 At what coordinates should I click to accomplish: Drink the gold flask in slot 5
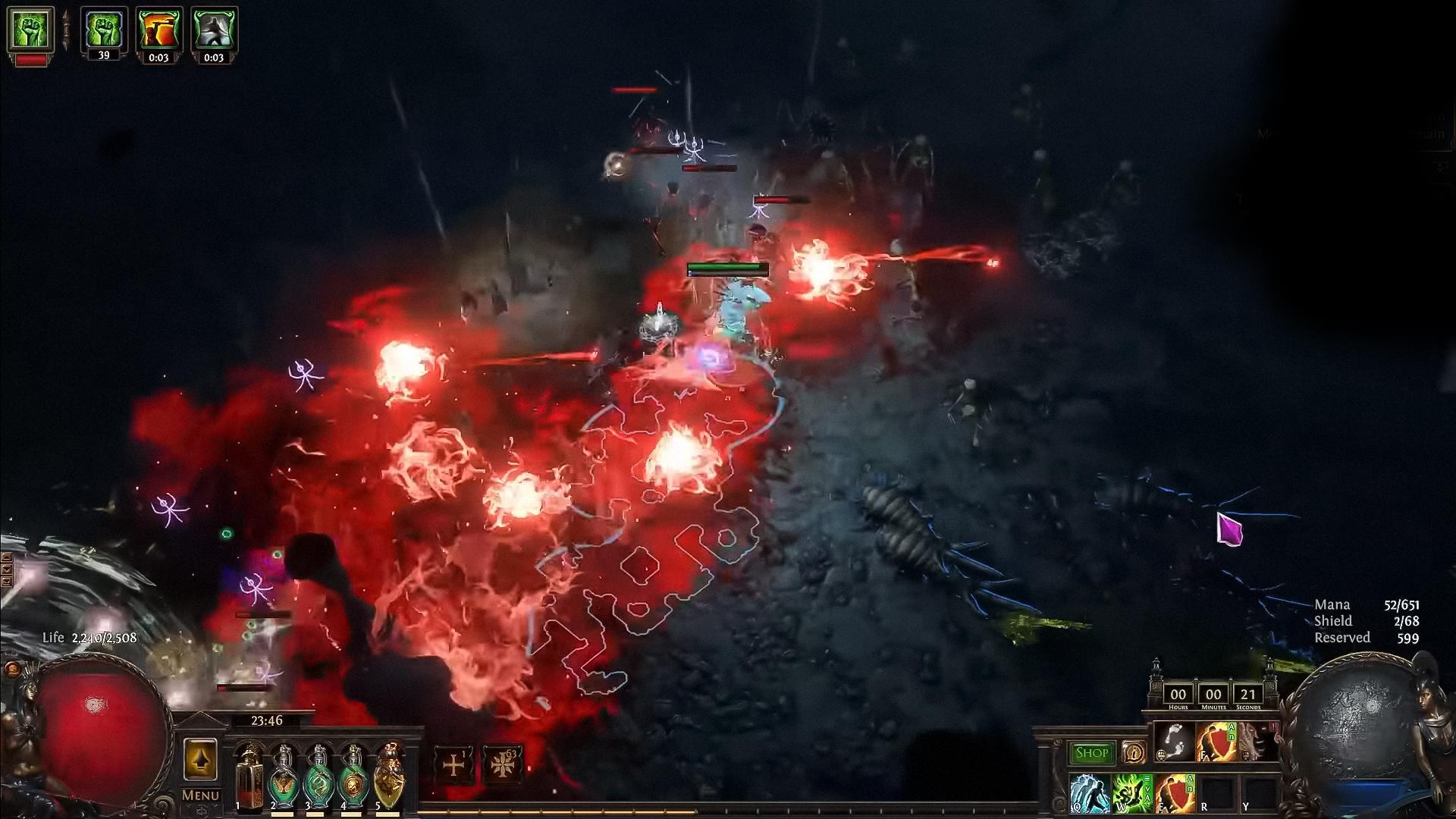pyautogui.click(x=390, y=779)
